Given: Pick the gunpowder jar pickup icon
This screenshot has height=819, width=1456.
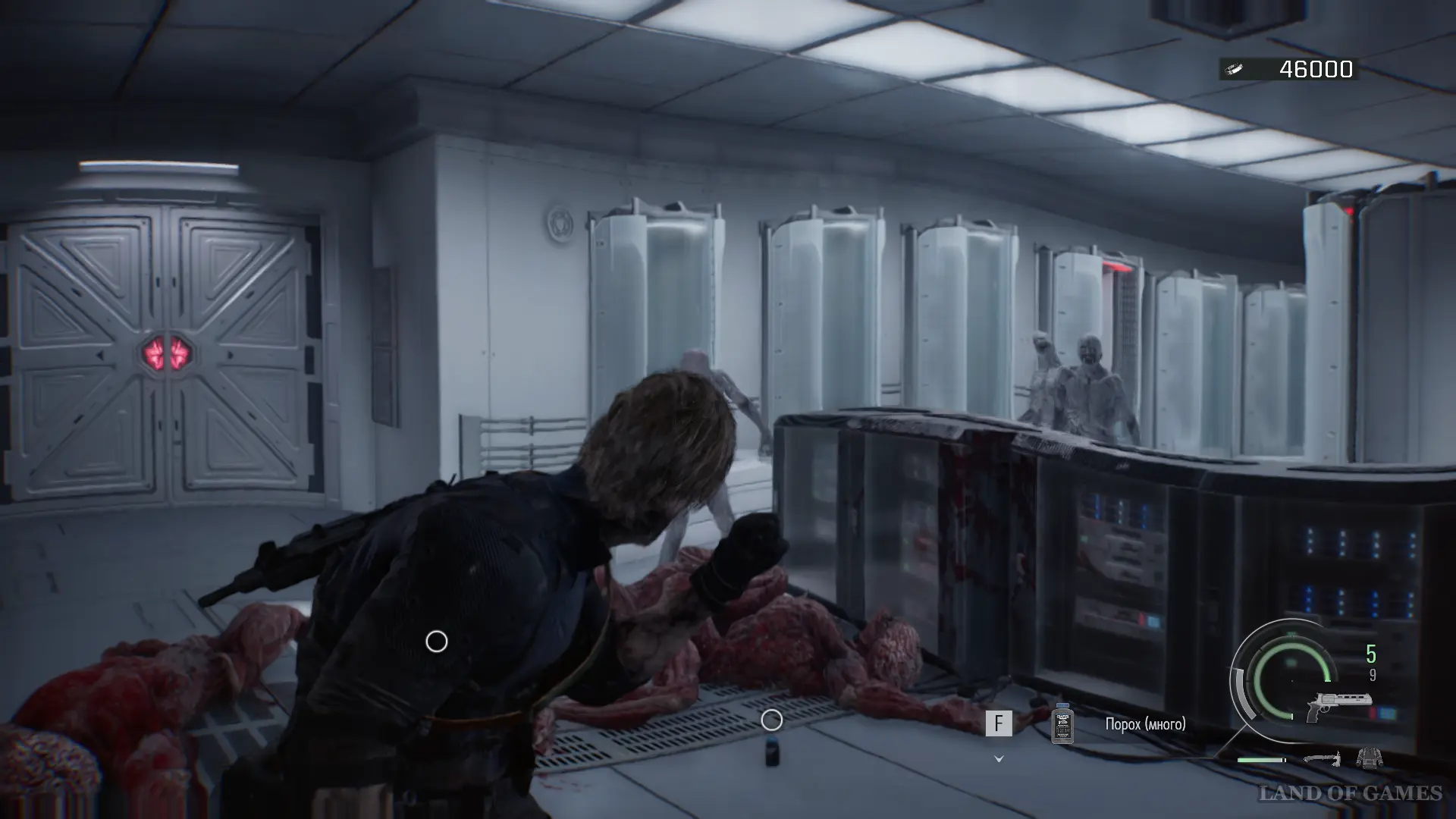Looking at the screenshot, I should (x=1063, y=723).
